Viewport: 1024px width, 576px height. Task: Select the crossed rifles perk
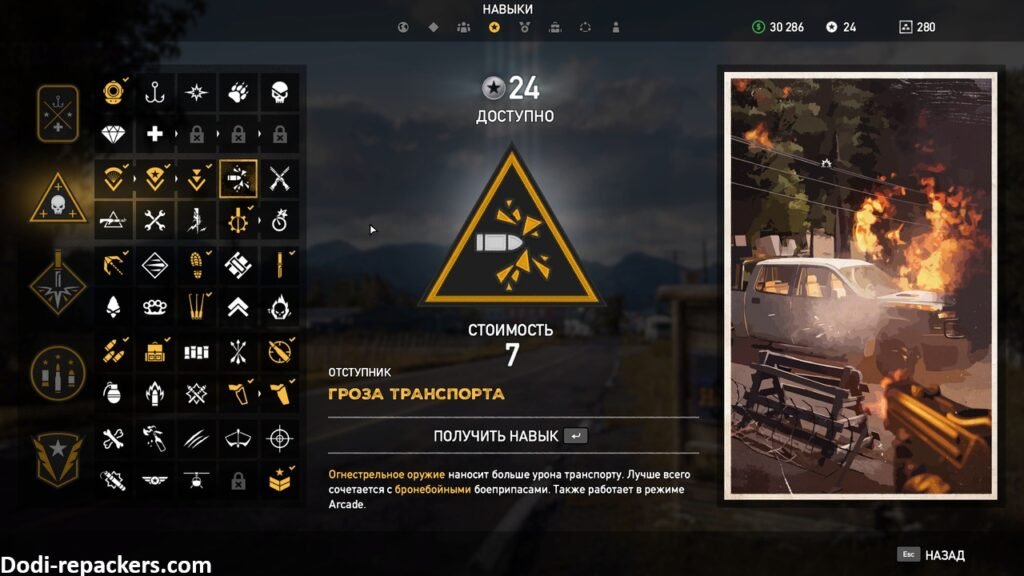(x=281, y=178)
